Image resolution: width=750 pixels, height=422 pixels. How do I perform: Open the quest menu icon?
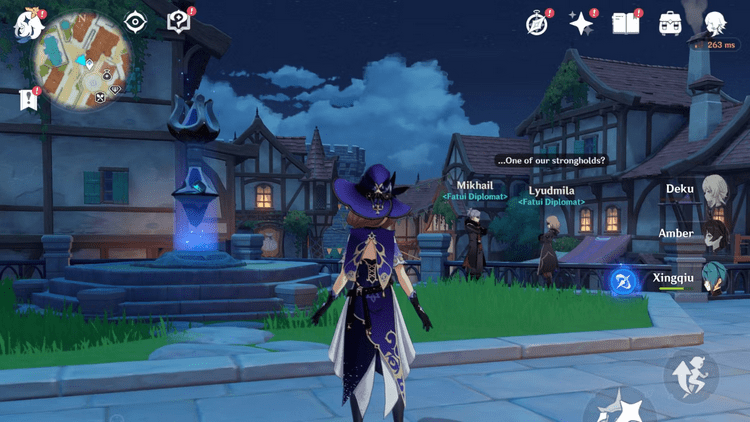tap(179, 22)
